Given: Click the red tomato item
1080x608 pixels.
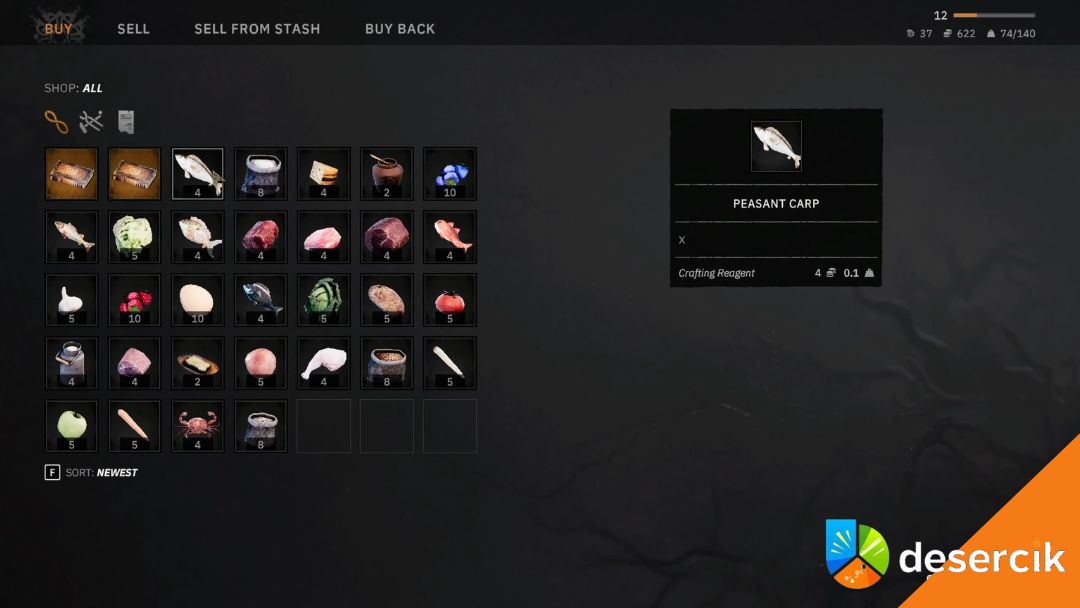Looking at the screenshot, I should click(x=450, y=300).
